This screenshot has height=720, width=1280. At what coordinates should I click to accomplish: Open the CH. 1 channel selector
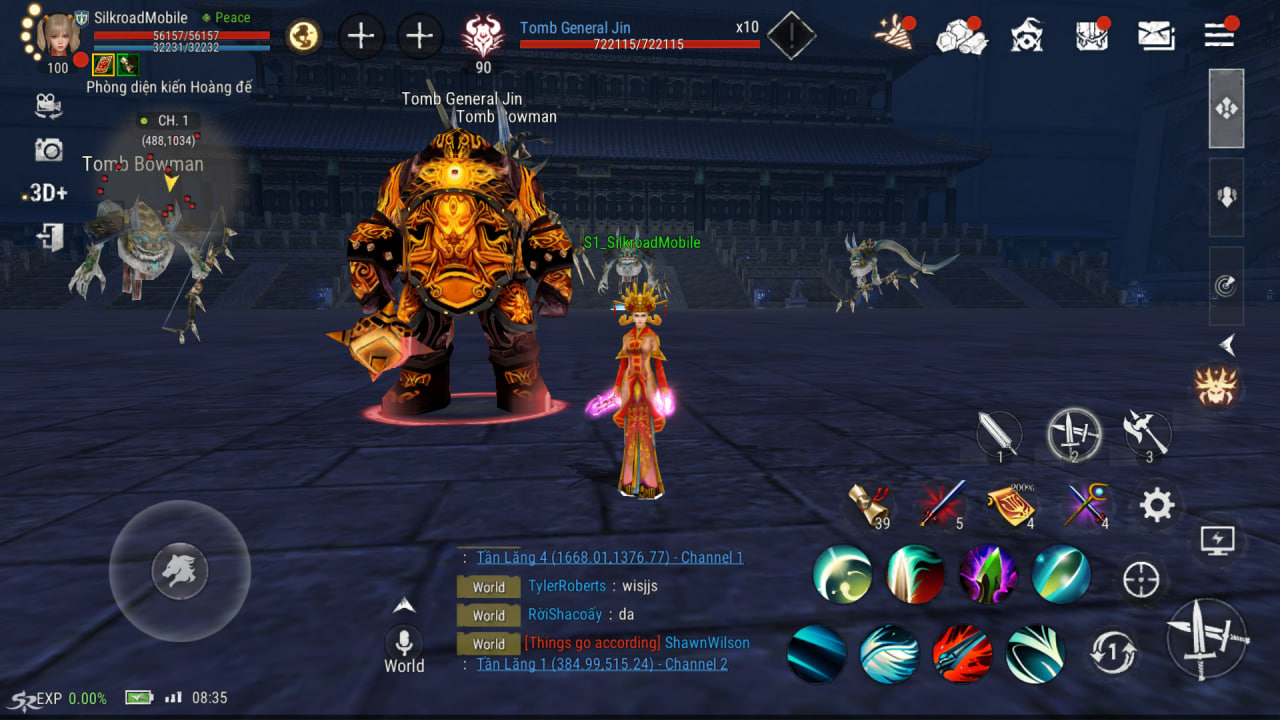[166, 121]
